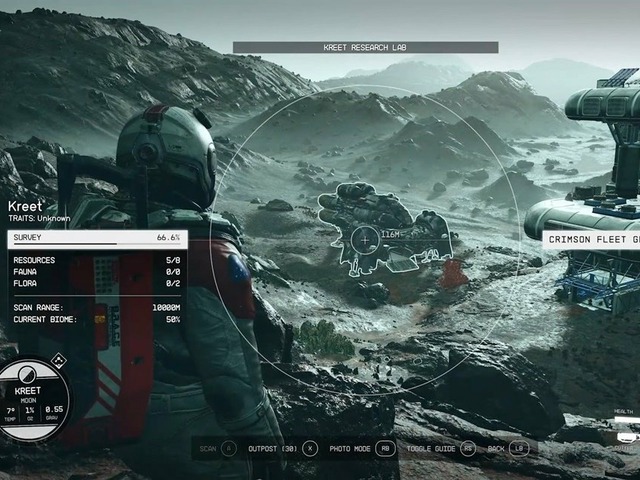Click the Crimson Fleet location marker label

click(x=592, y=239)
